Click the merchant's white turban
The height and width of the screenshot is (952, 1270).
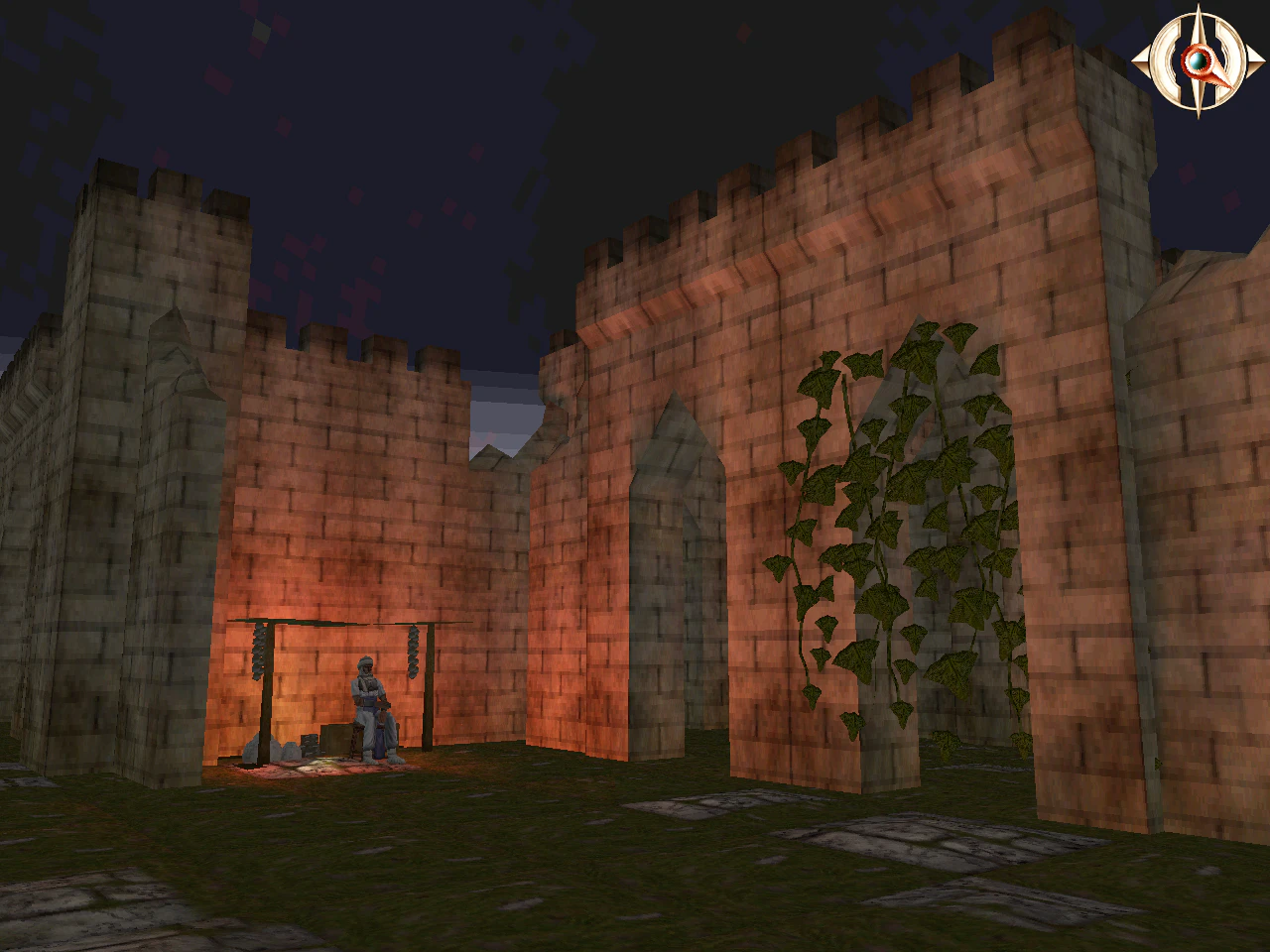click(365, 661)
